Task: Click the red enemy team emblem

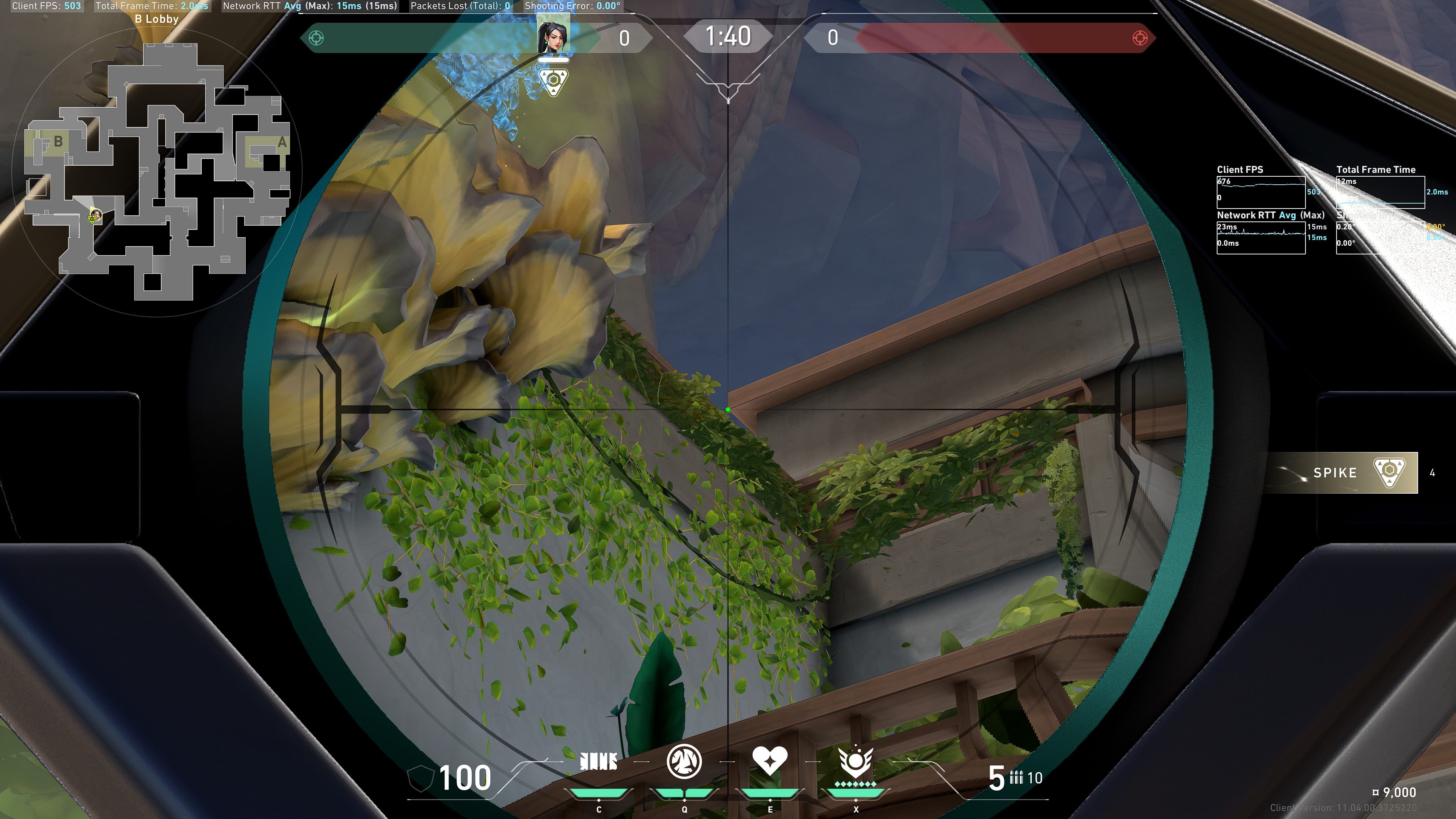Action: point(1140,38)
